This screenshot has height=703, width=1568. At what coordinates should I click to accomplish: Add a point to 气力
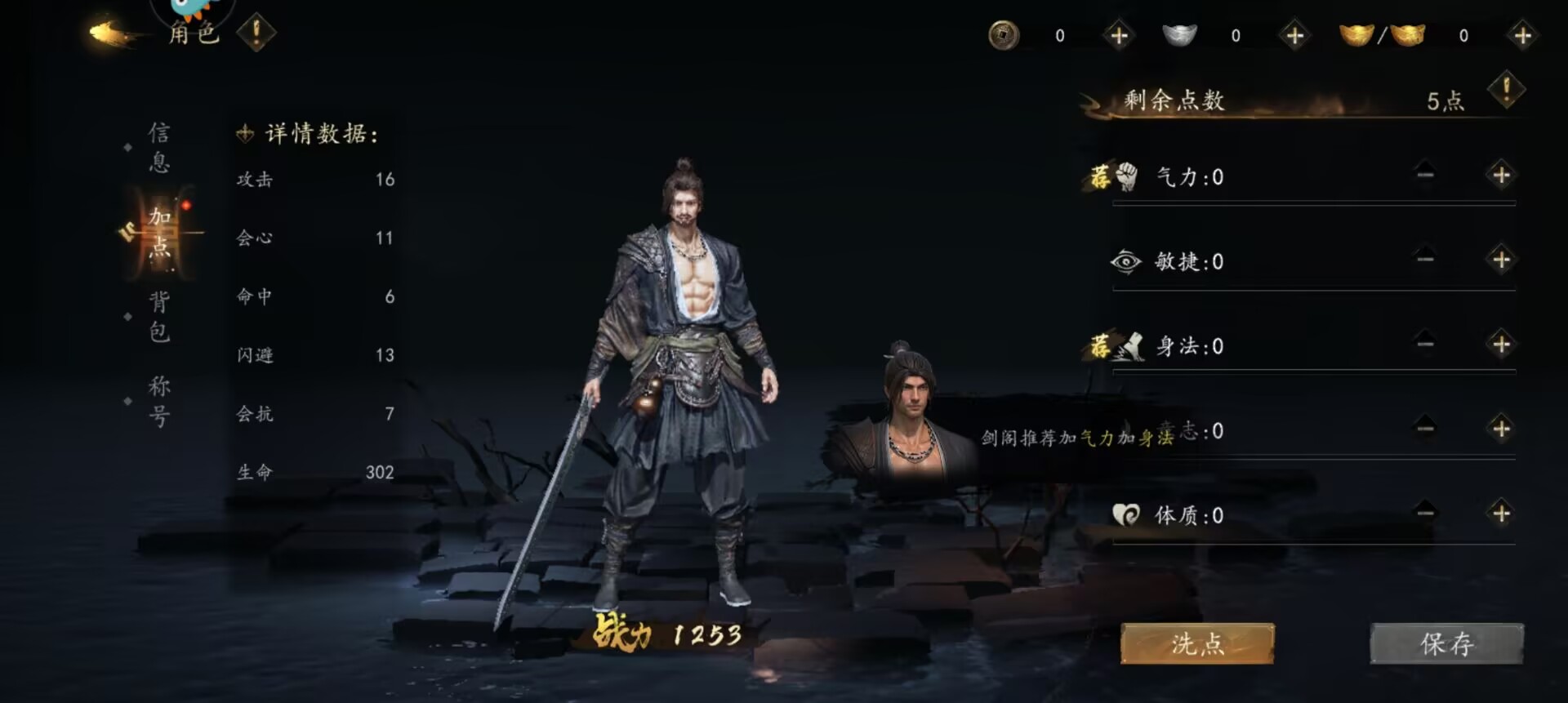click(1501, 176)
